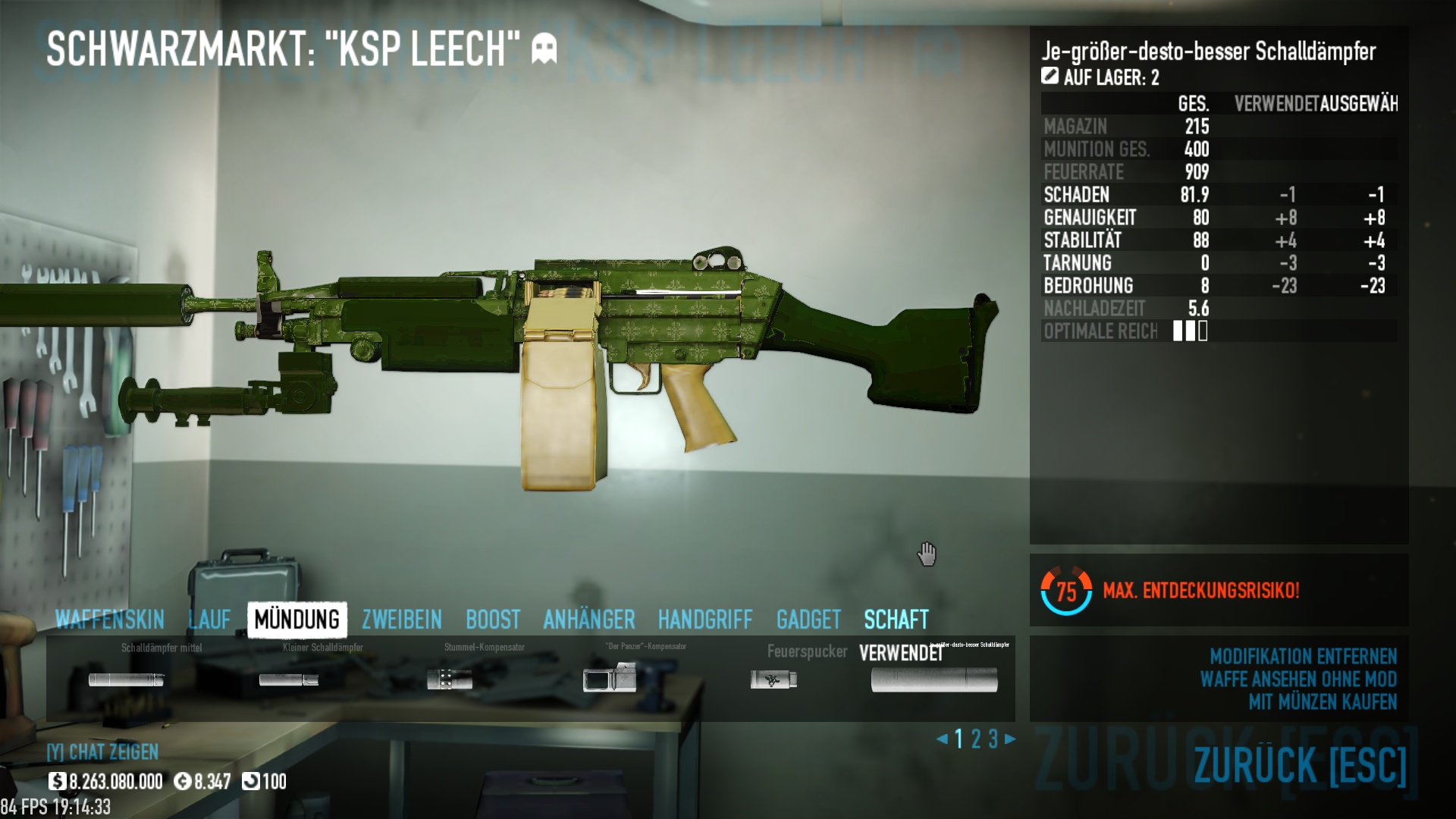Screen dimensions: 1456x819
Task: Go to mod page 2
Action: click(976, 739)
